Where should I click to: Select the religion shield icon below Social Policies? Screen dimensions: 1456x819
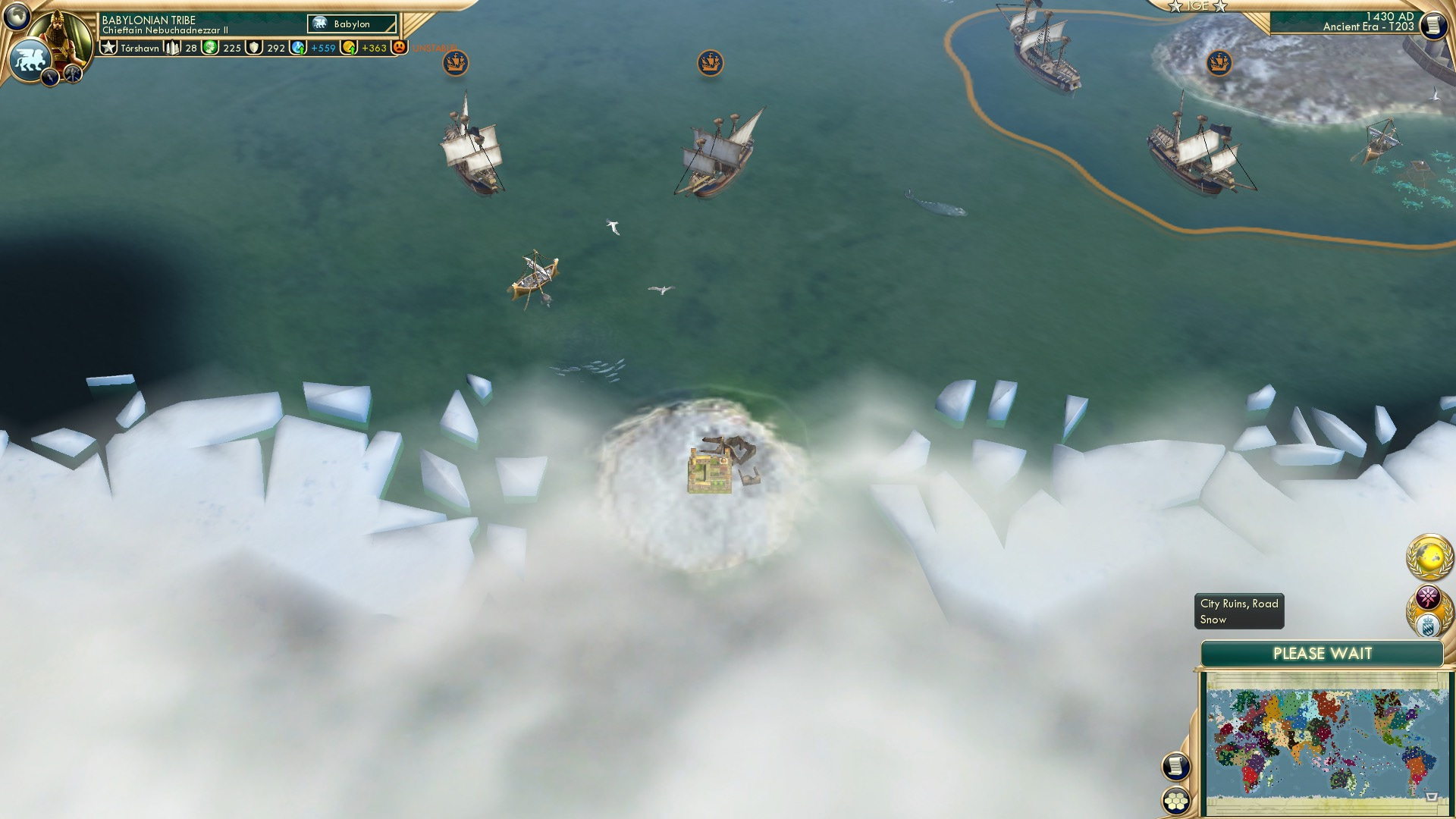tap(1429, 626)
